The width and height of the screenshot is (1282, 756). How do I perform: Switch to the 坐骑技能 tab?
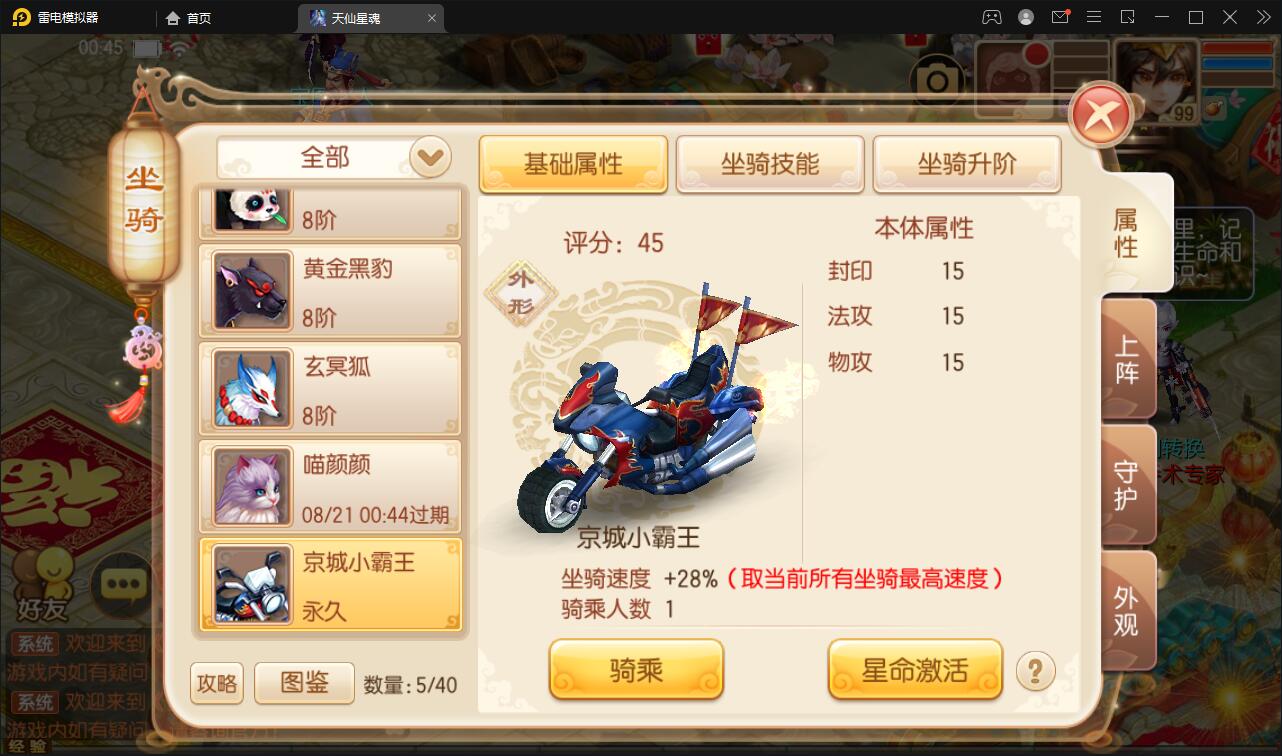pyautogui.click(x=770, y=164)
